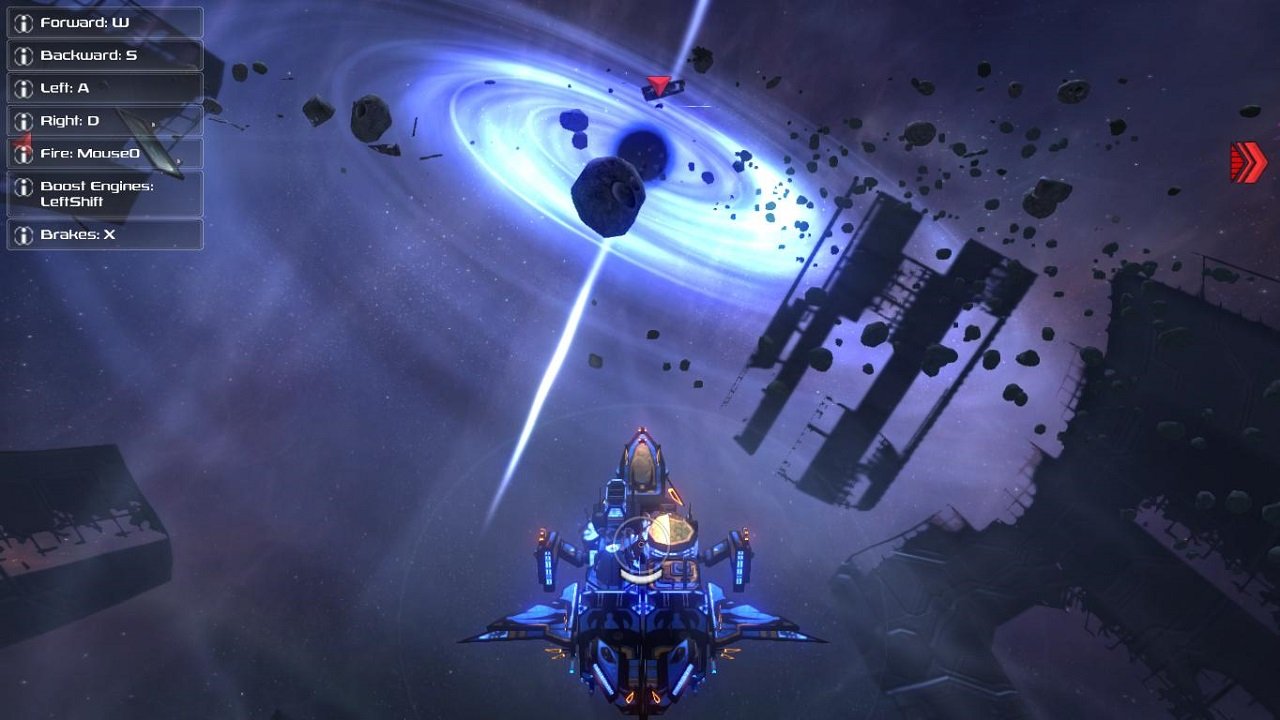
Task: Click the info icon beside Right: D
Action: [22, 120]
